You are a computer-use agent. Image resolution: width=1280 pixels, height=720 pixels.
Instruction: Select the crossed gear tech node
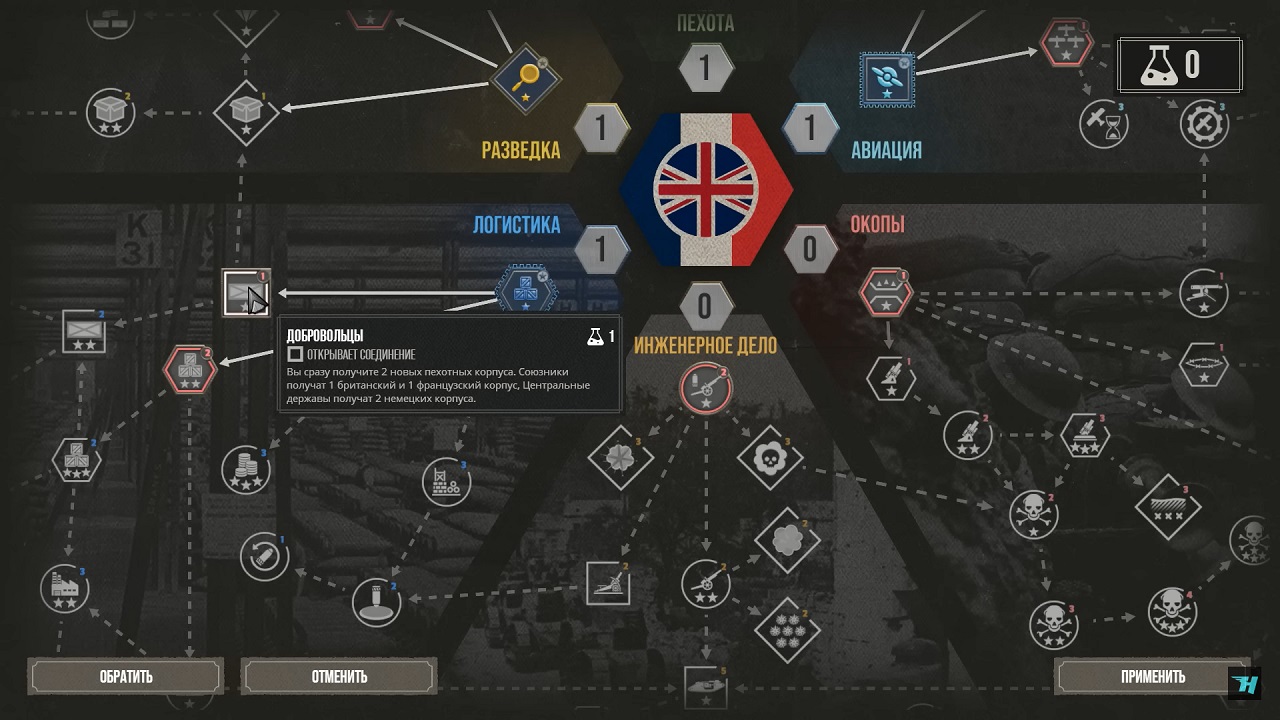click(1203, 124)
